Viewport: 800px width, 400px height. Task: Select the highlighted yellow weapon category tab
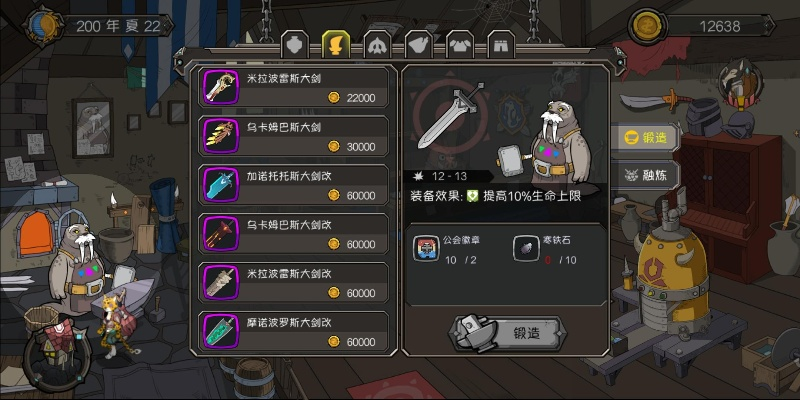(x=335, y=44)
